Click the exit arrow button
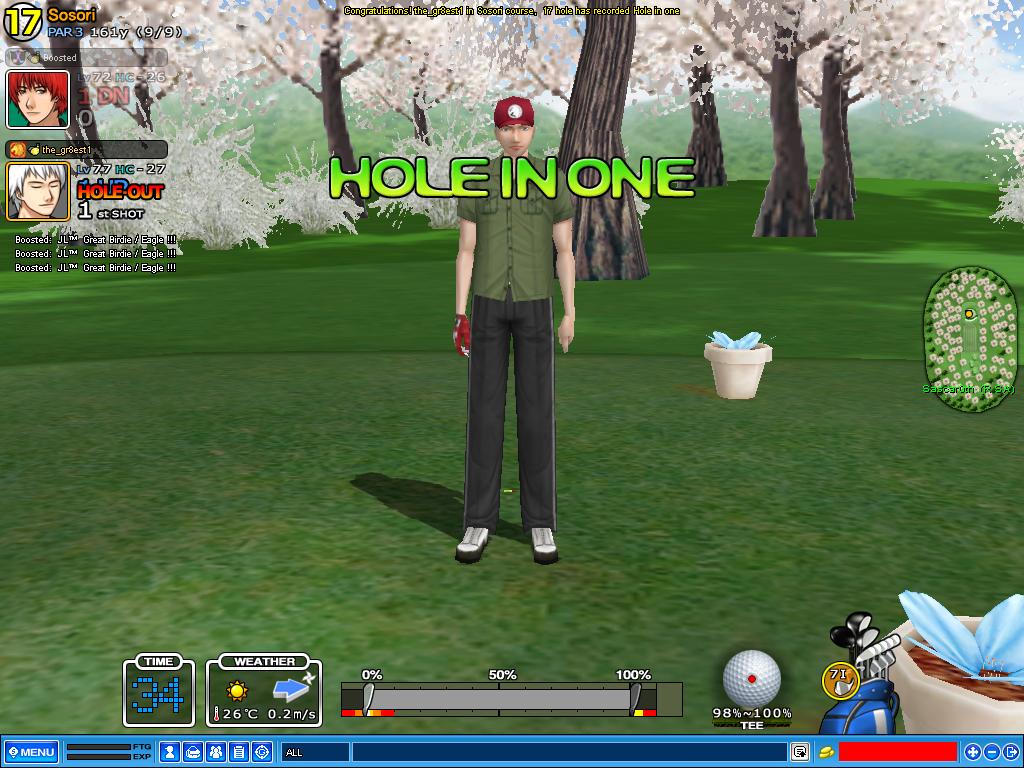This screenshot has width=1024, height=768. click(1010, 752)
